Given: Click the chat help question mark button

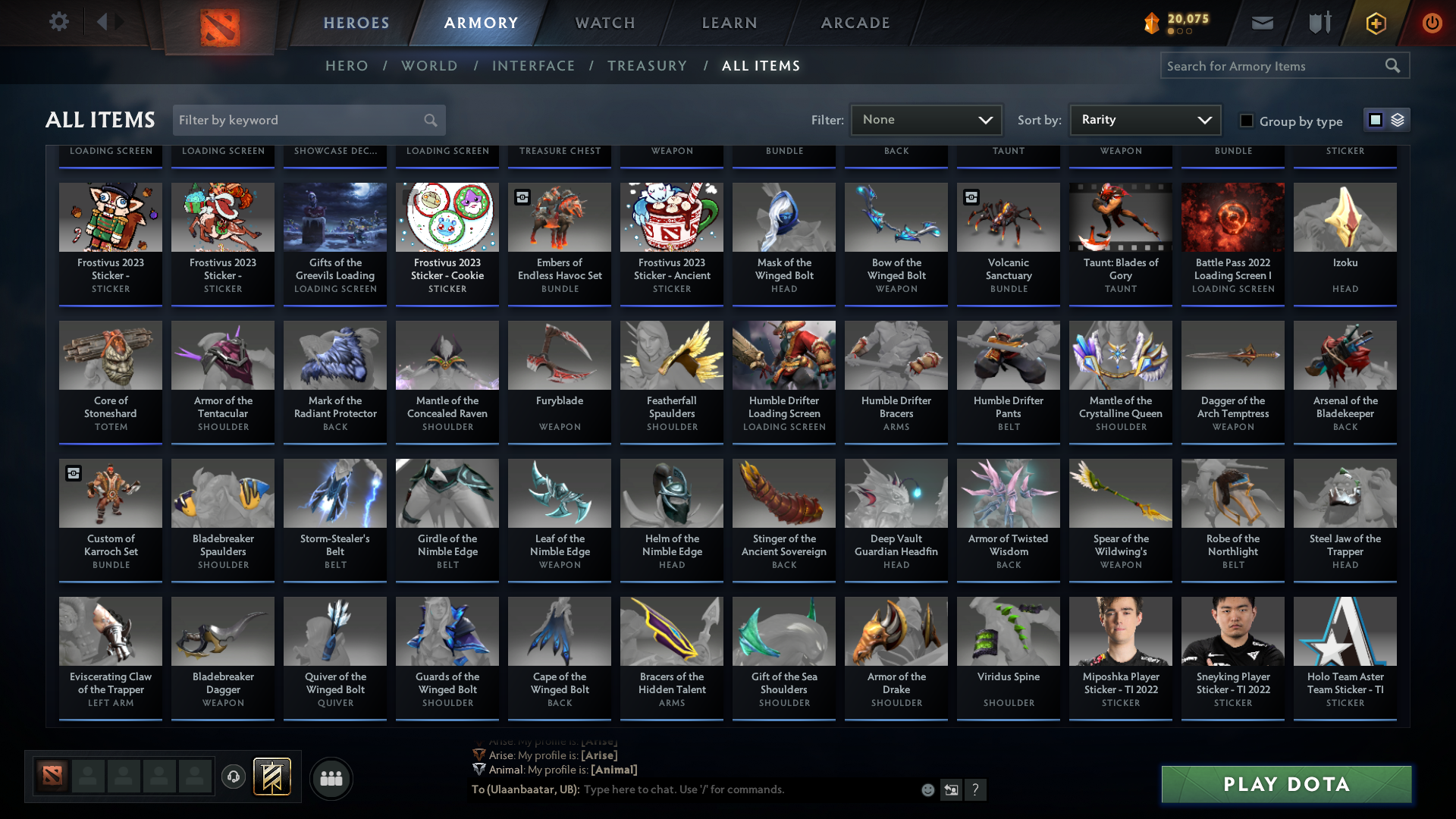Looking at the screenshot, I should tap(976, 789).
